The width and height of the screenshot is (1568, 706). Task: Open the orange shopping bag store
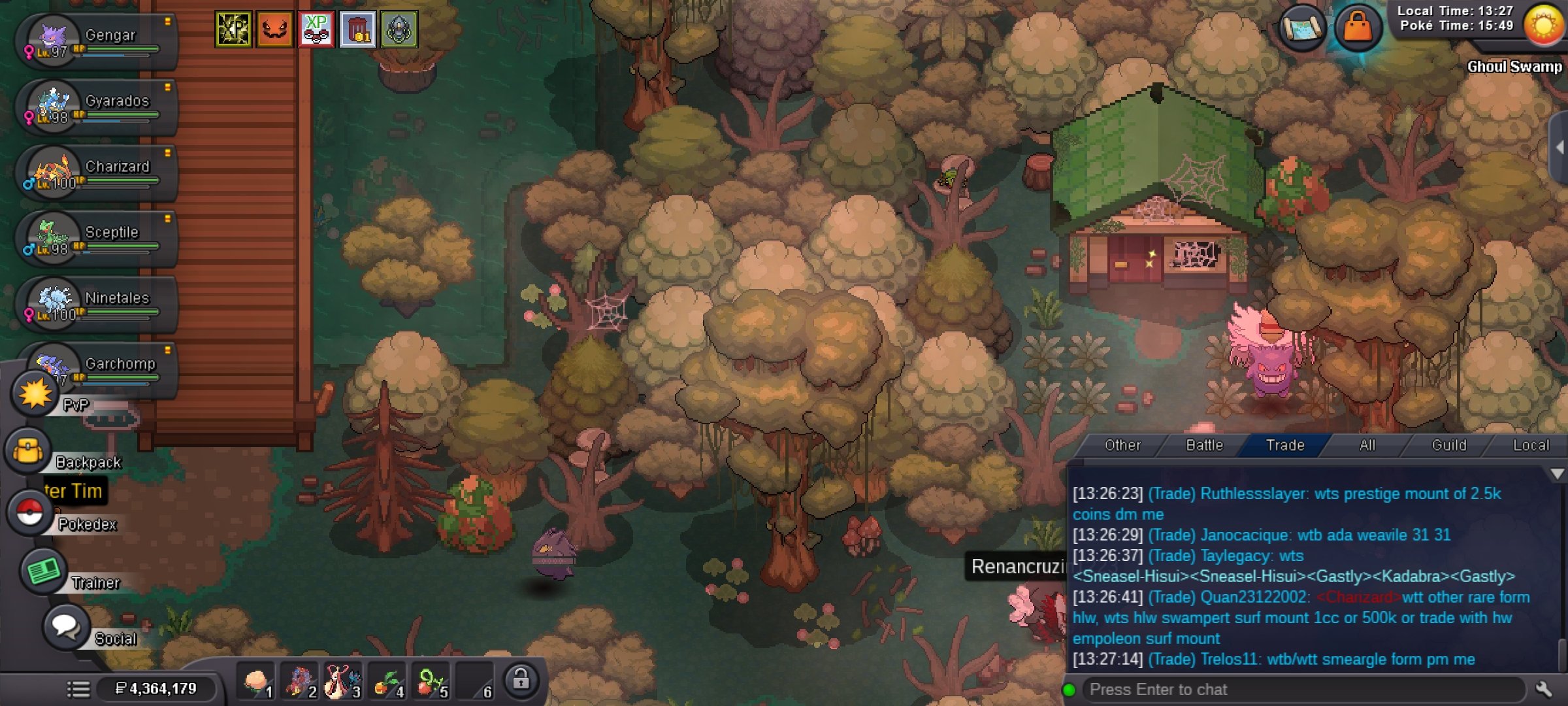click(x=1357, y=28)
